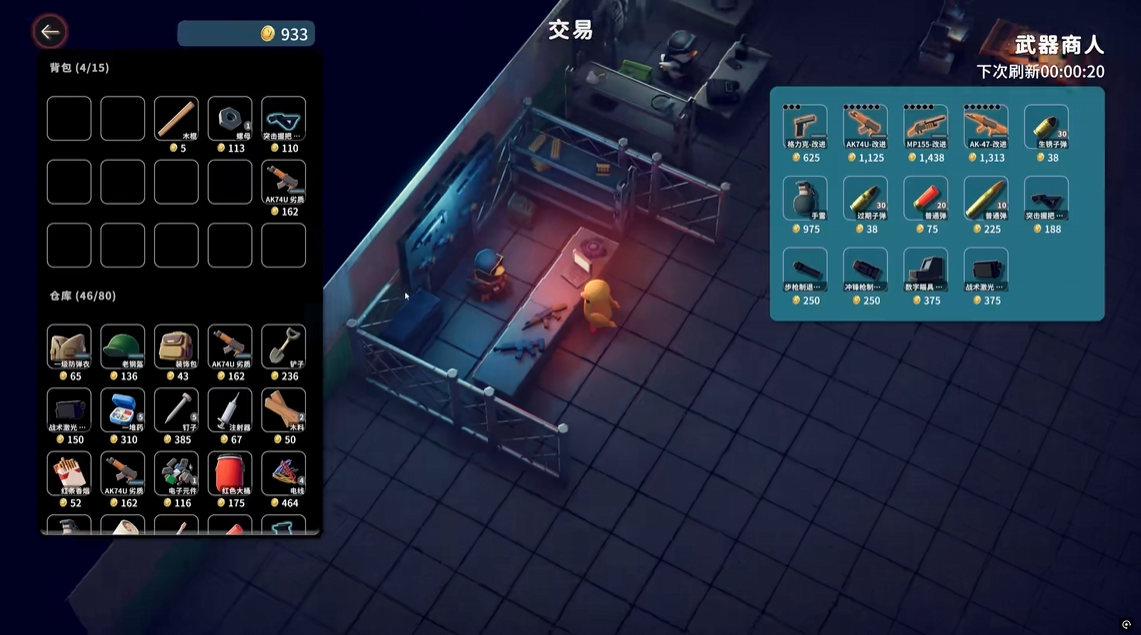
Task: Choose the electronic components in storage
Action: click(x=176, y=473)
